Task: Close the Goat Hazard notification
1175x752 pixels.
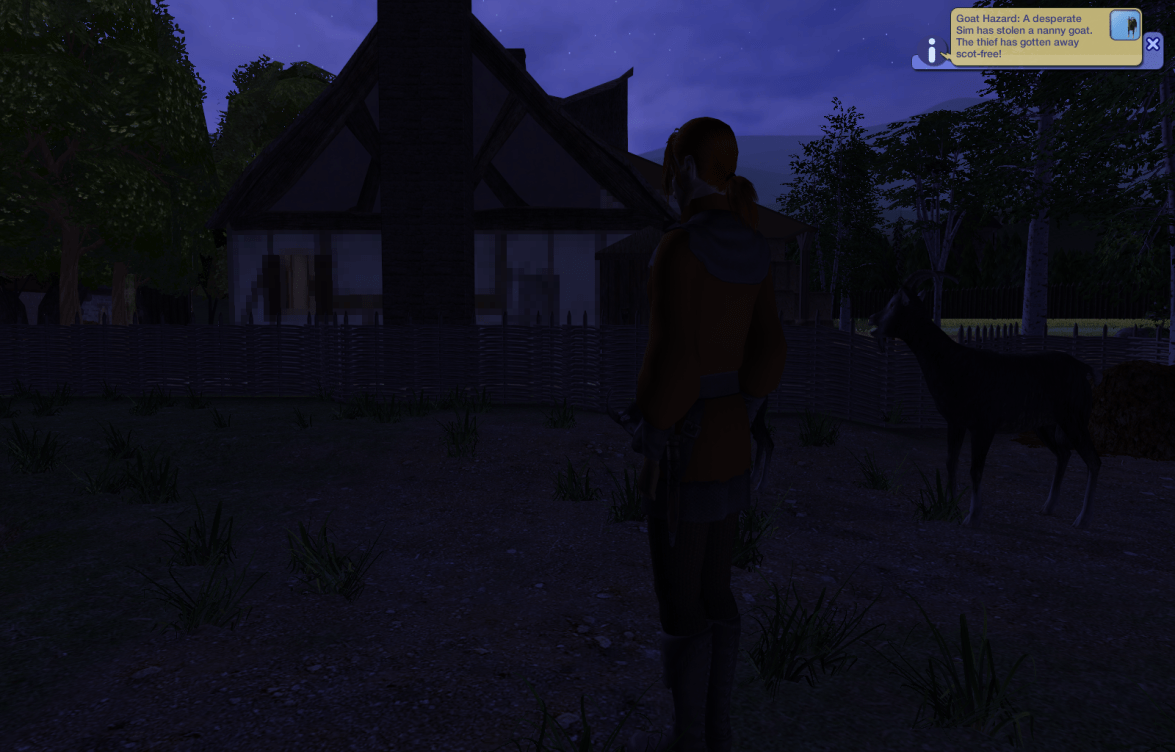Action: [1153, 44]
